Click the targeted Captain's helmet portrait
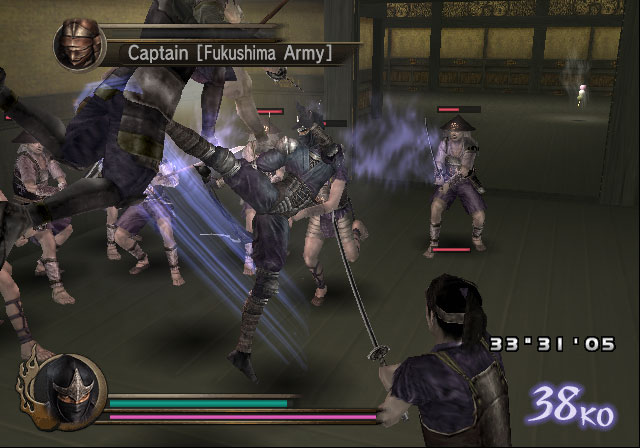The height and width of the screenshot is (448, 640). (77, 46)
